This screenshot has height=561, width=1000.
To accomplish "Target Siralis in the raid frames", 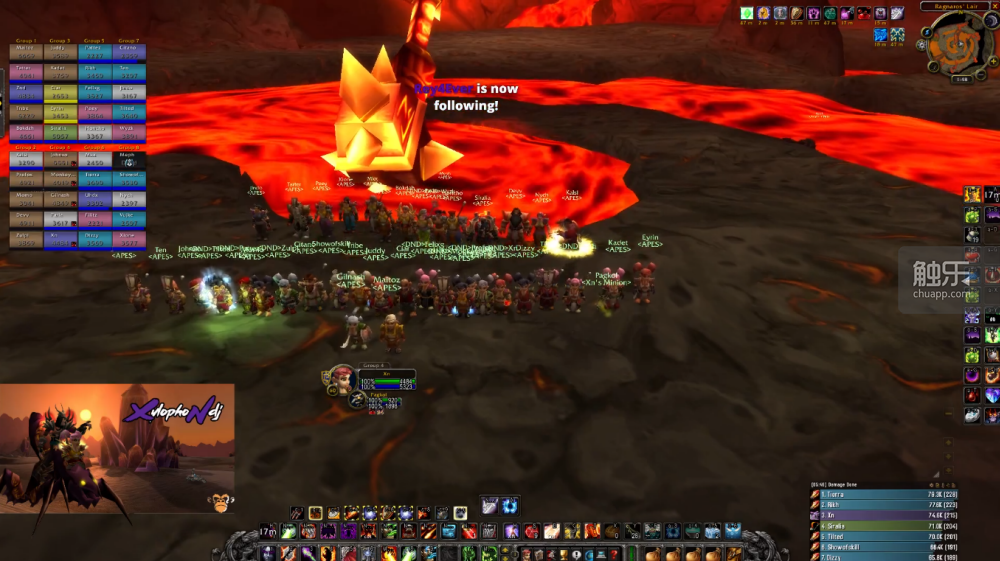I will click(59, 131).
